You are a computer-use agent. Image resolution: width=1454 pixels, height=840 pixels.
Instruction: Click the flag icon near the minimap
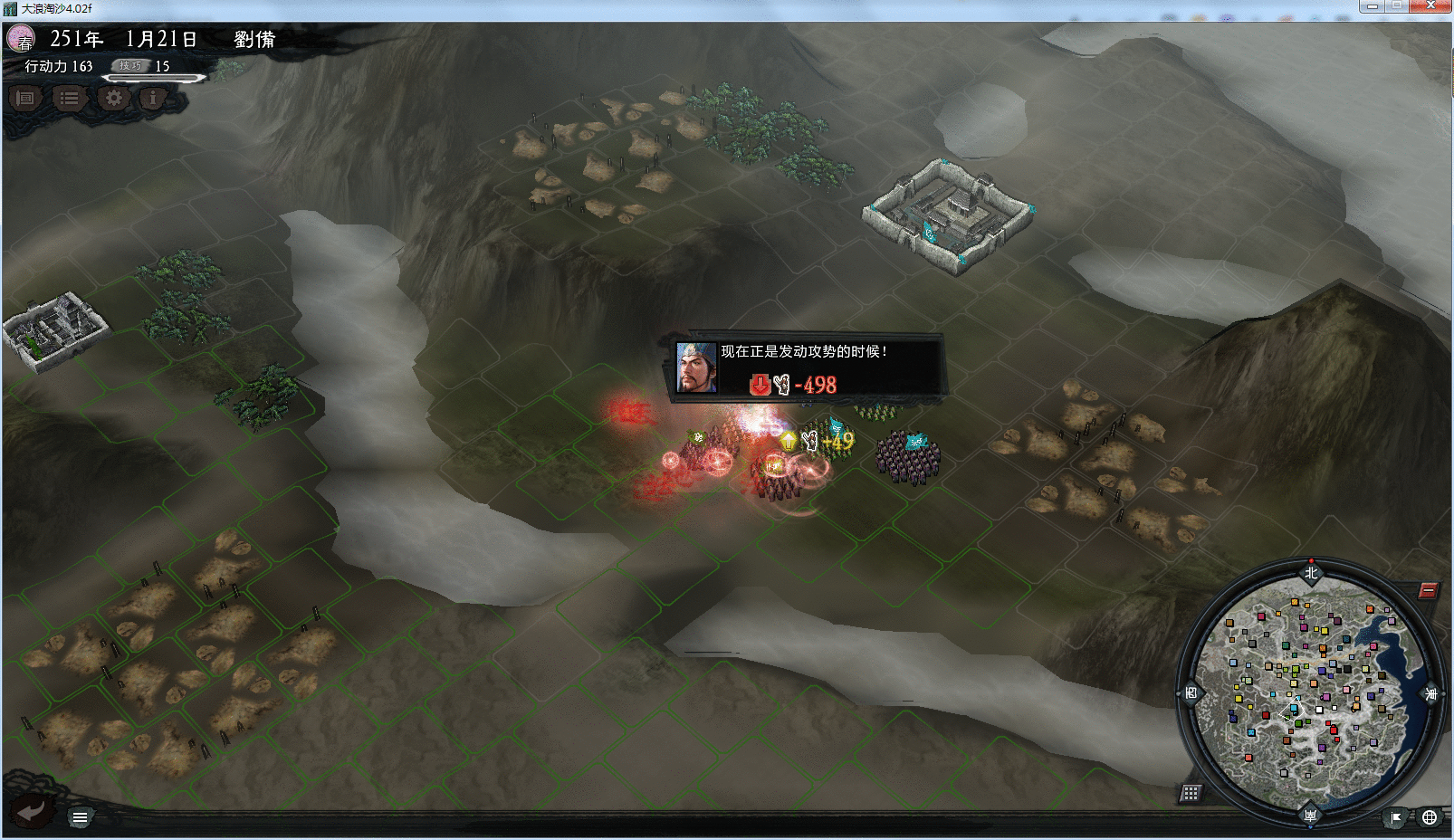pos(1396,817)
